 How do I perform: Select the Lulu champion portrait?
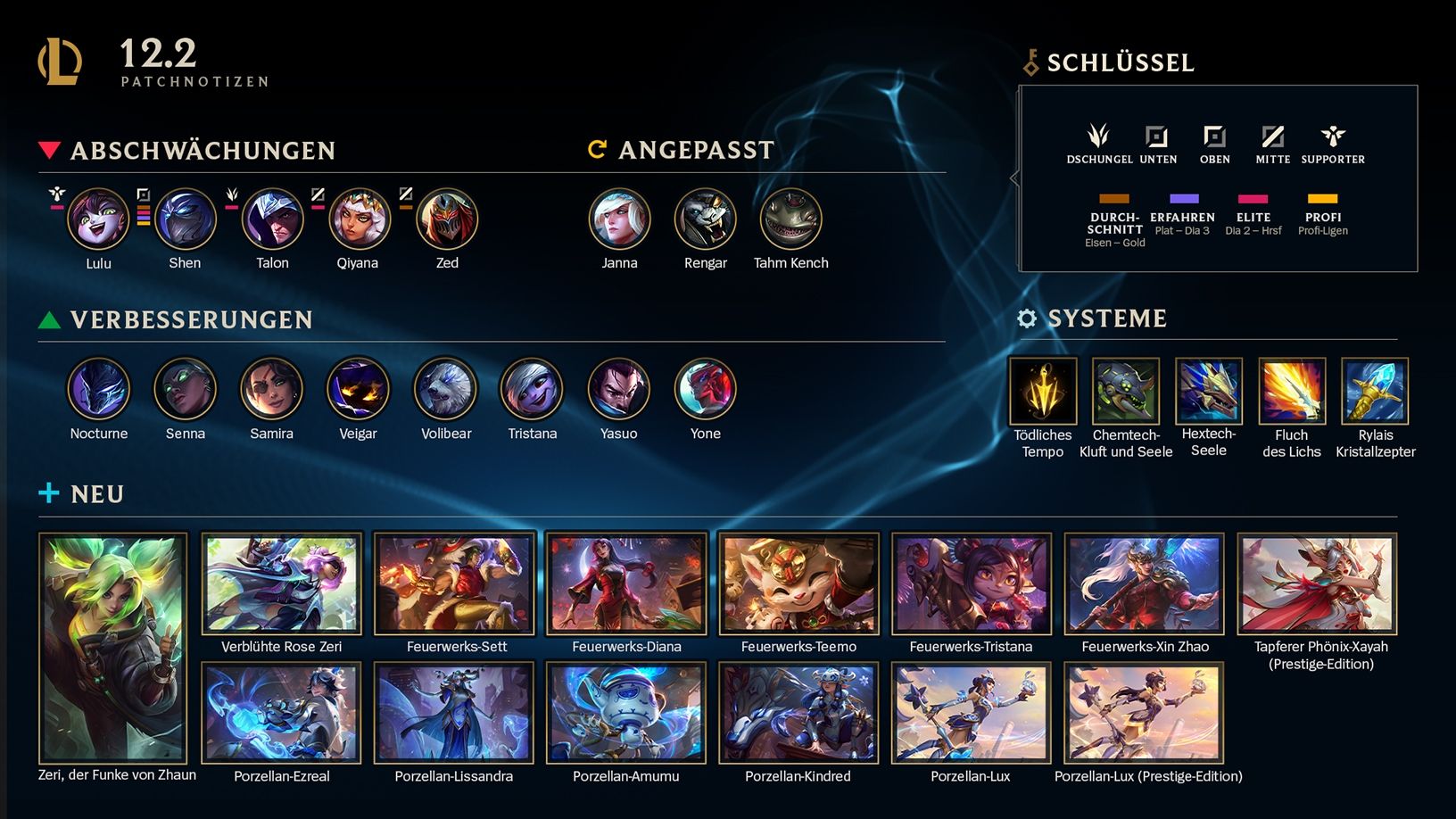tap(98, 219)
